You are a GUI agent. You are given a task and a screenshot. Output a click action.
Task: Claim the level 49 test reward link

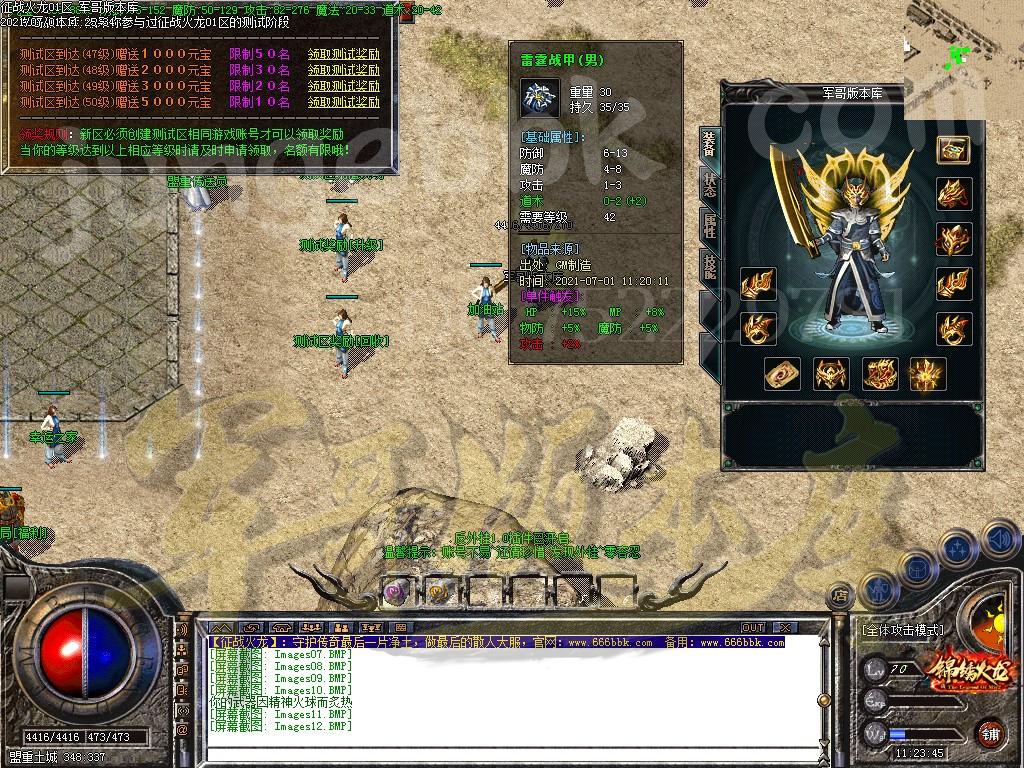343,87
